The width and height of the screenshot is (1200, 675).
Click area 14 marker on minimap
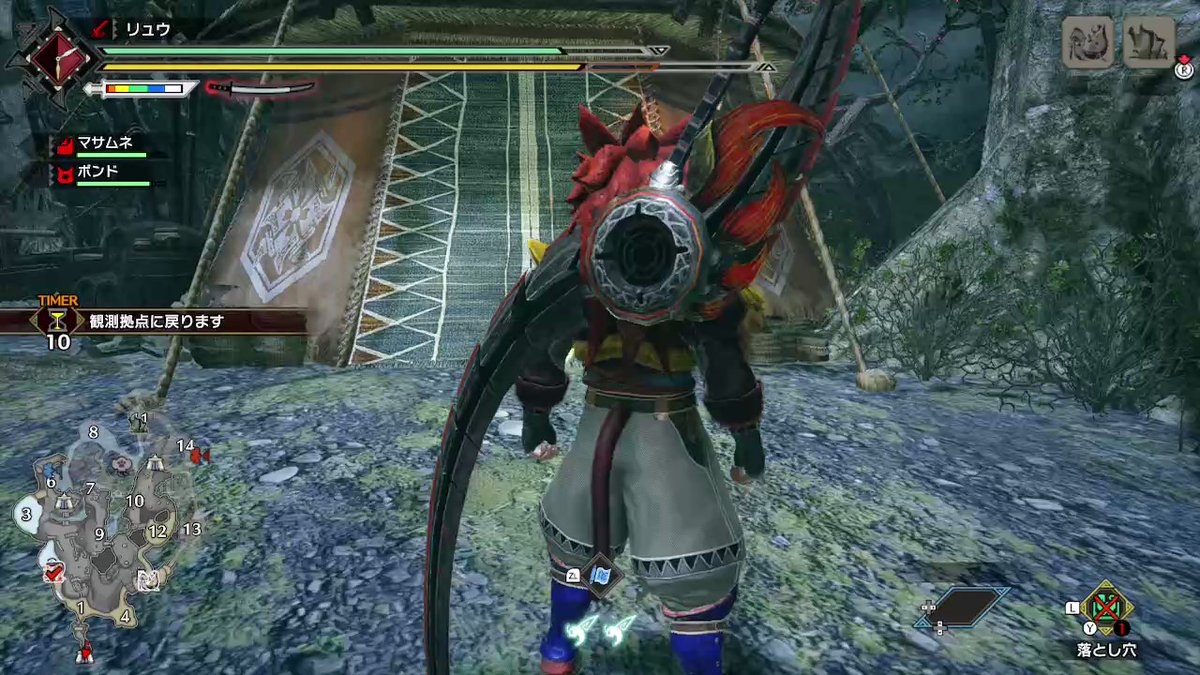tap(186, 446)
